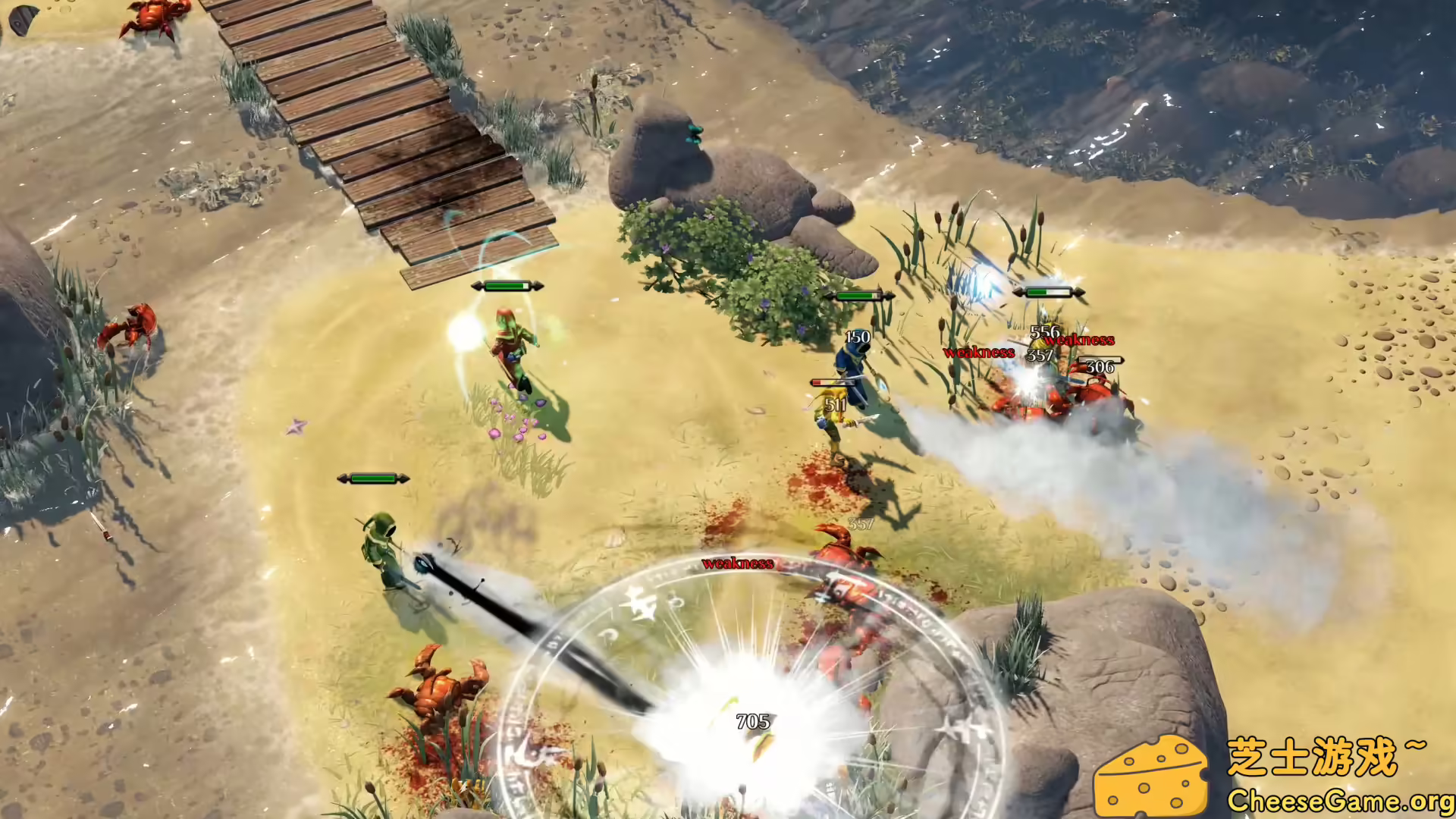The height and width of the screenshot is (819, 1456).
Task: Click left arrow on mage's health bar
Action: coord(476,286)
